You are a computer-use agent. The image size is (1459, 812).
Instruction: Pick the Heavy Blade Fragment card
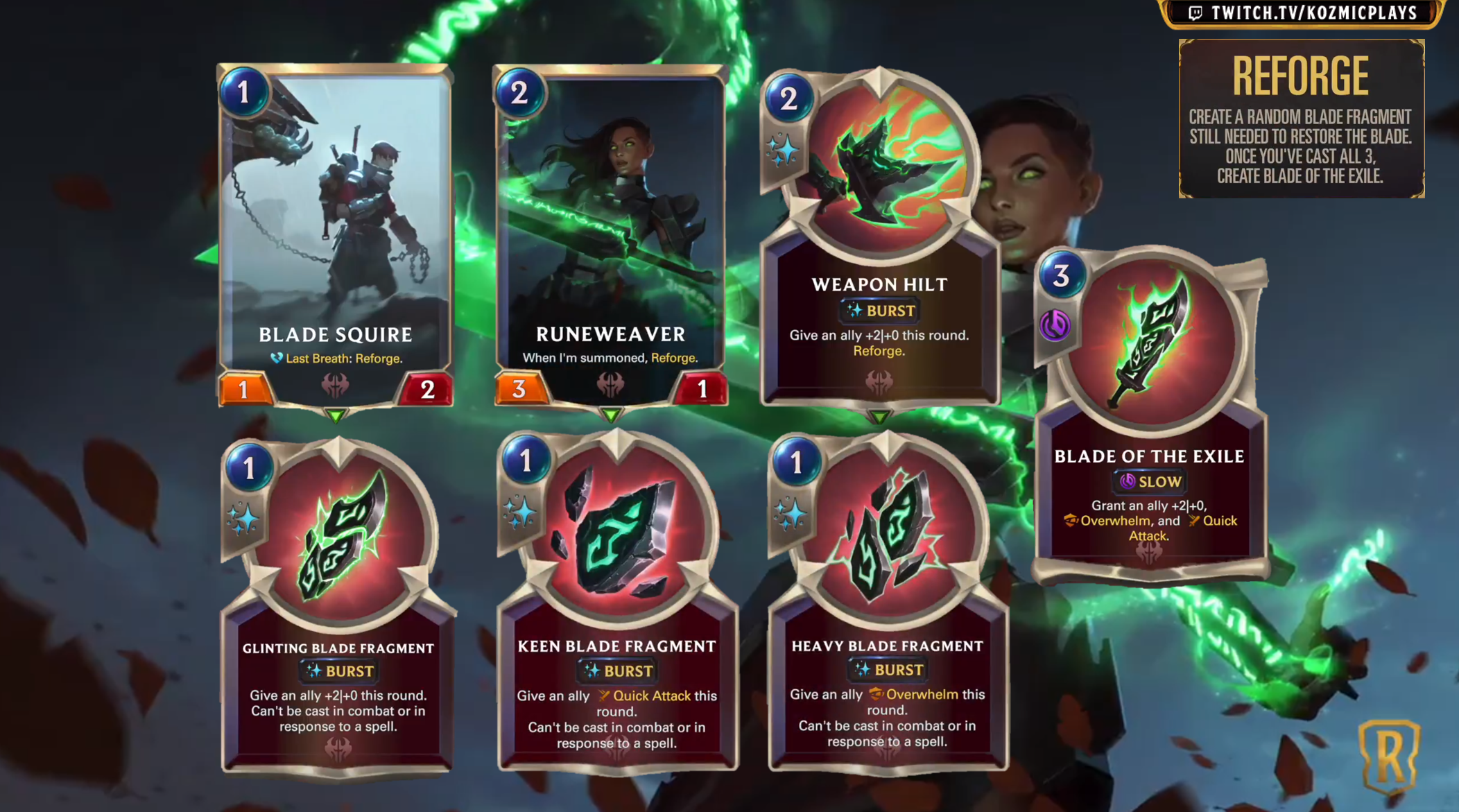(887, 602)
